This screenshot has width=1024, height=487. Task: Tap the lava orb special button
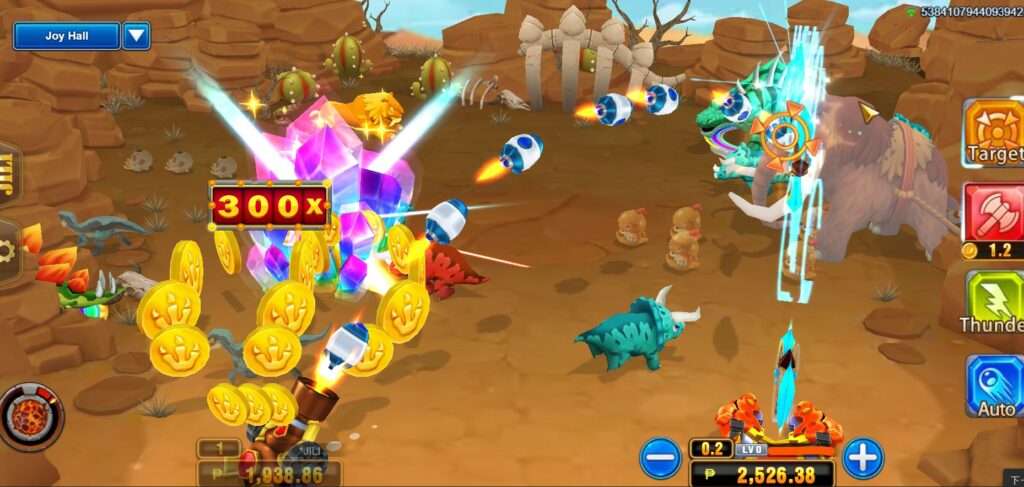(x=31, y=416)
